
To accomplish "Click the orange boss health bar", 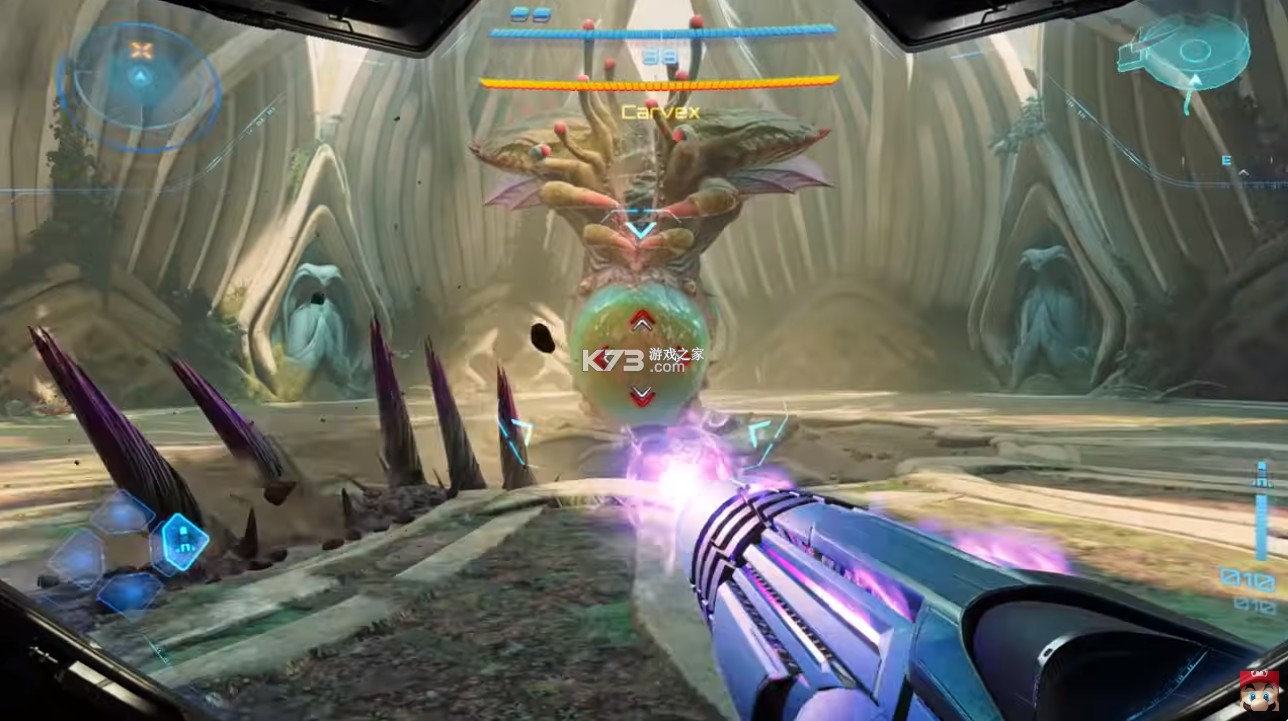I will click(660, 83).
